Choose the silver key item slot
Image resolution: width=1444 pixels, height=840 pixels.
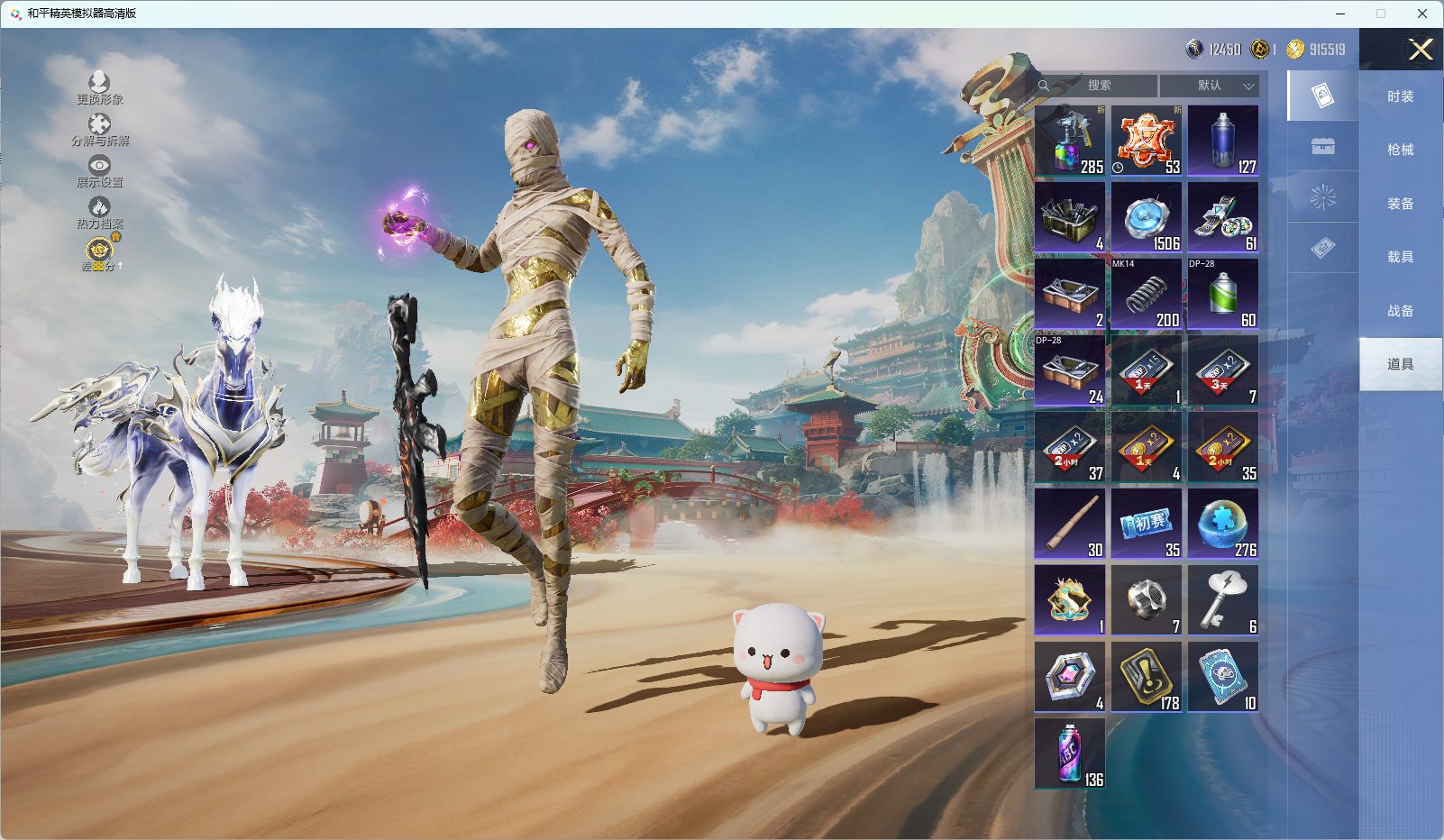pyautogui.click(x=1223, y=600)
